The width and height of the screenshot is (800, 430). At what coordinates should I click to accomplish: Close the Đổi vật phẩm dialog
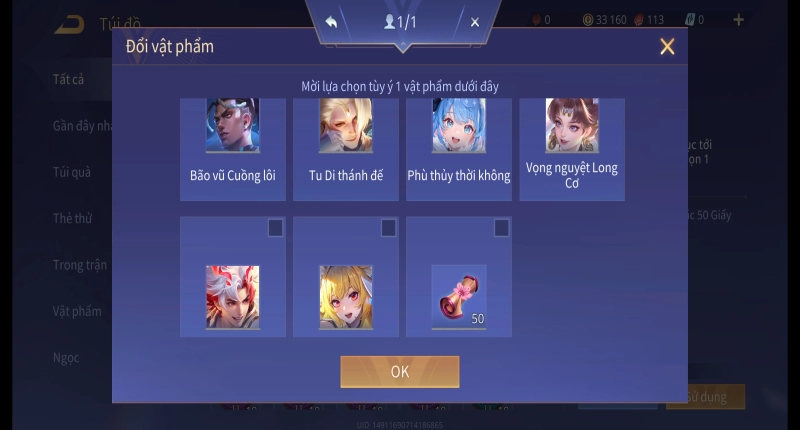tap(667, 46)
